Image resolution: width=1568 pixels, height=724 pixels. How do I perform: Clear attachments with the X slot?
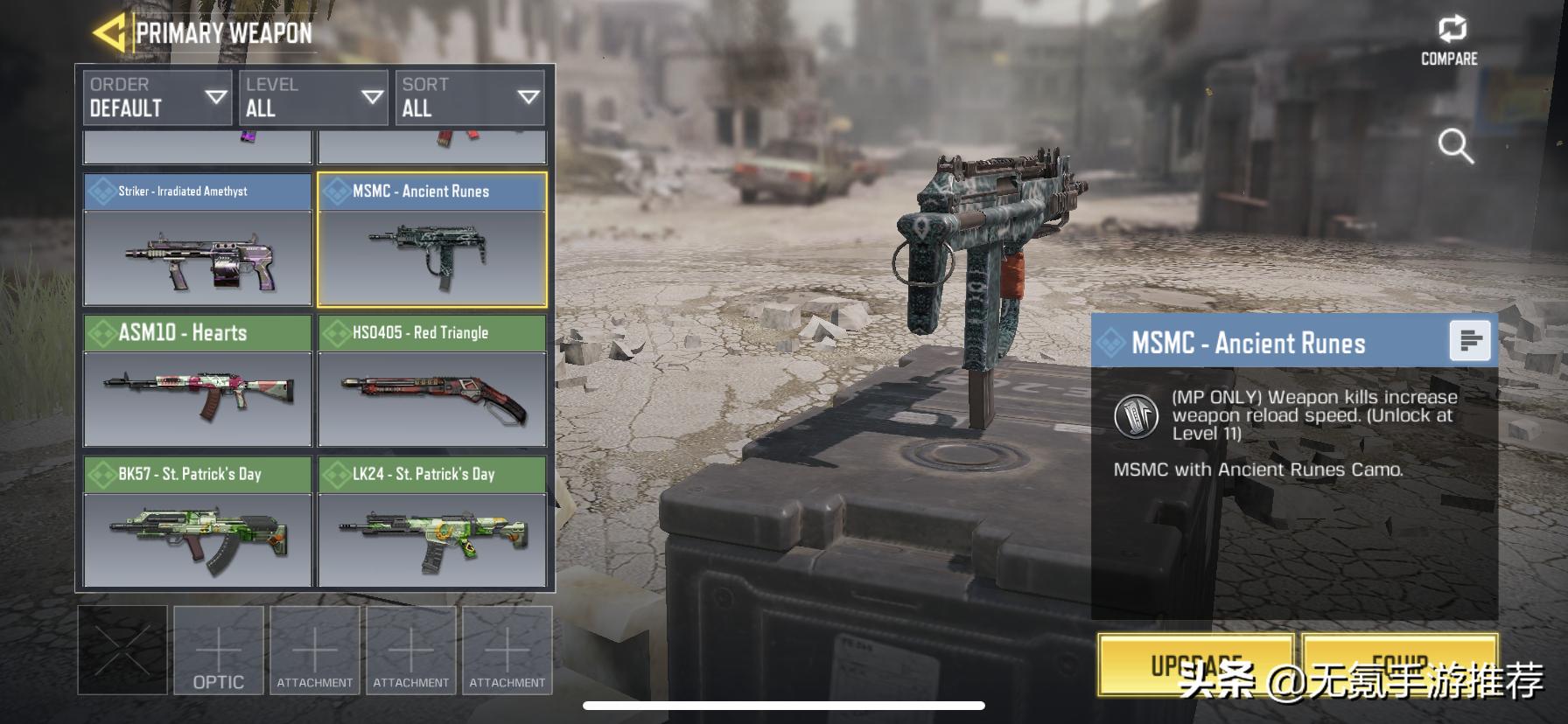(122, 651)
